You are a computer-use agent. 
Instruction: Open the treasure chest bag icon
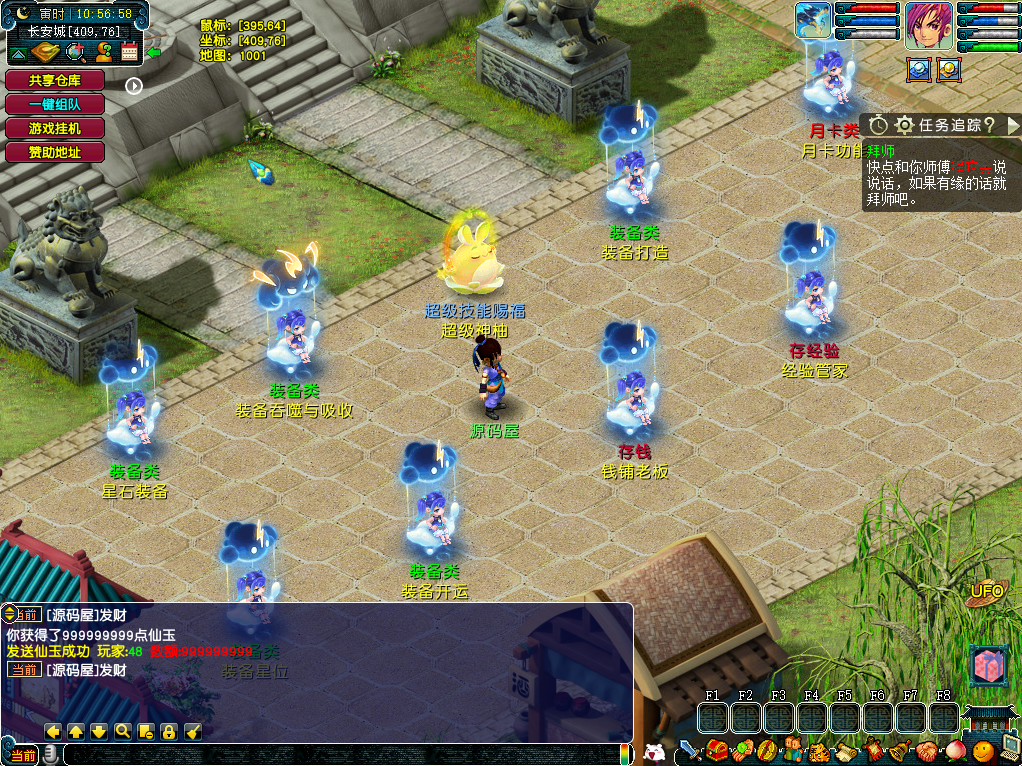coord(716,750)
